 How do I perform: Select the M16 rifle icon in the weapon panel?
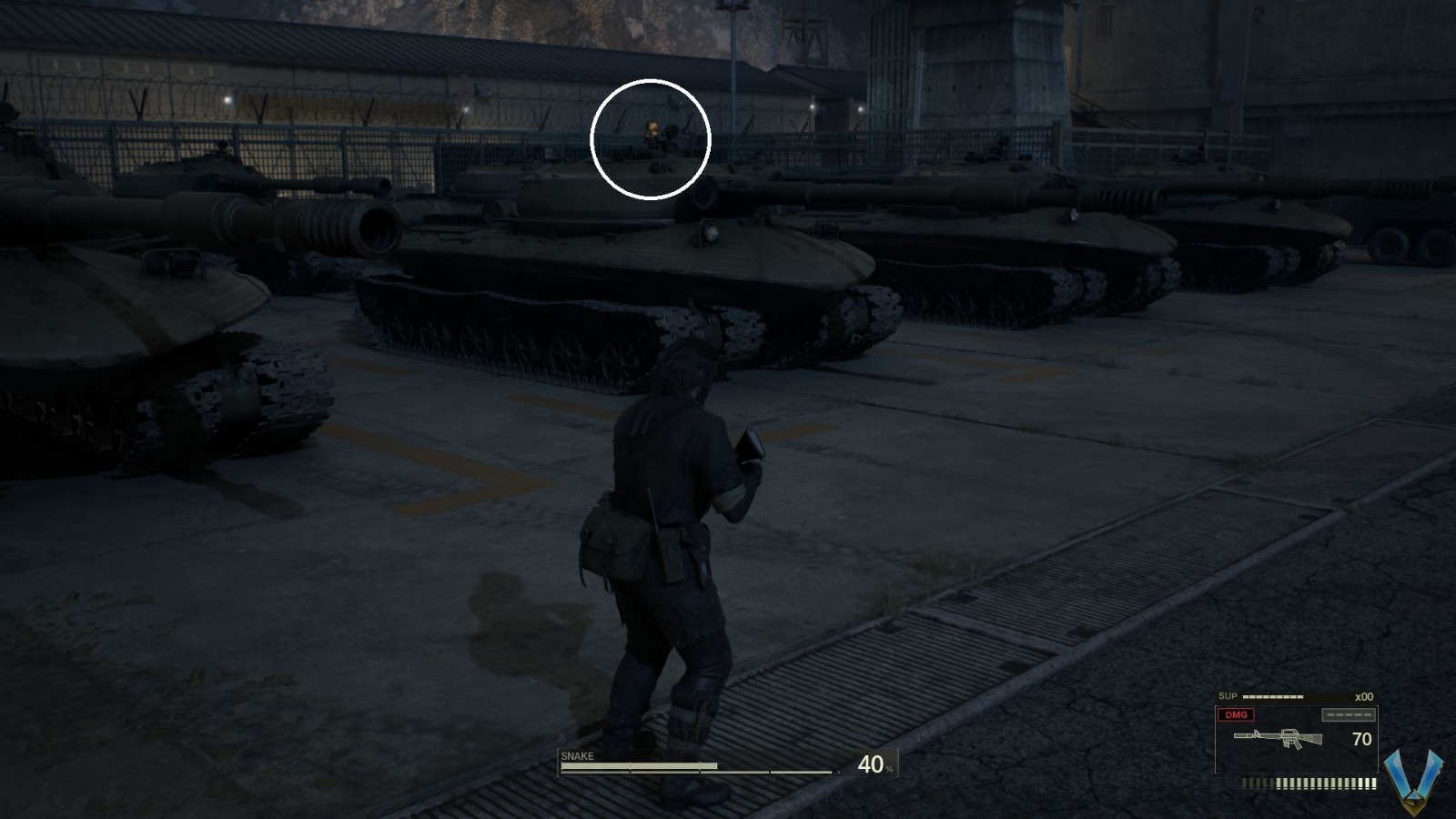1278,738
